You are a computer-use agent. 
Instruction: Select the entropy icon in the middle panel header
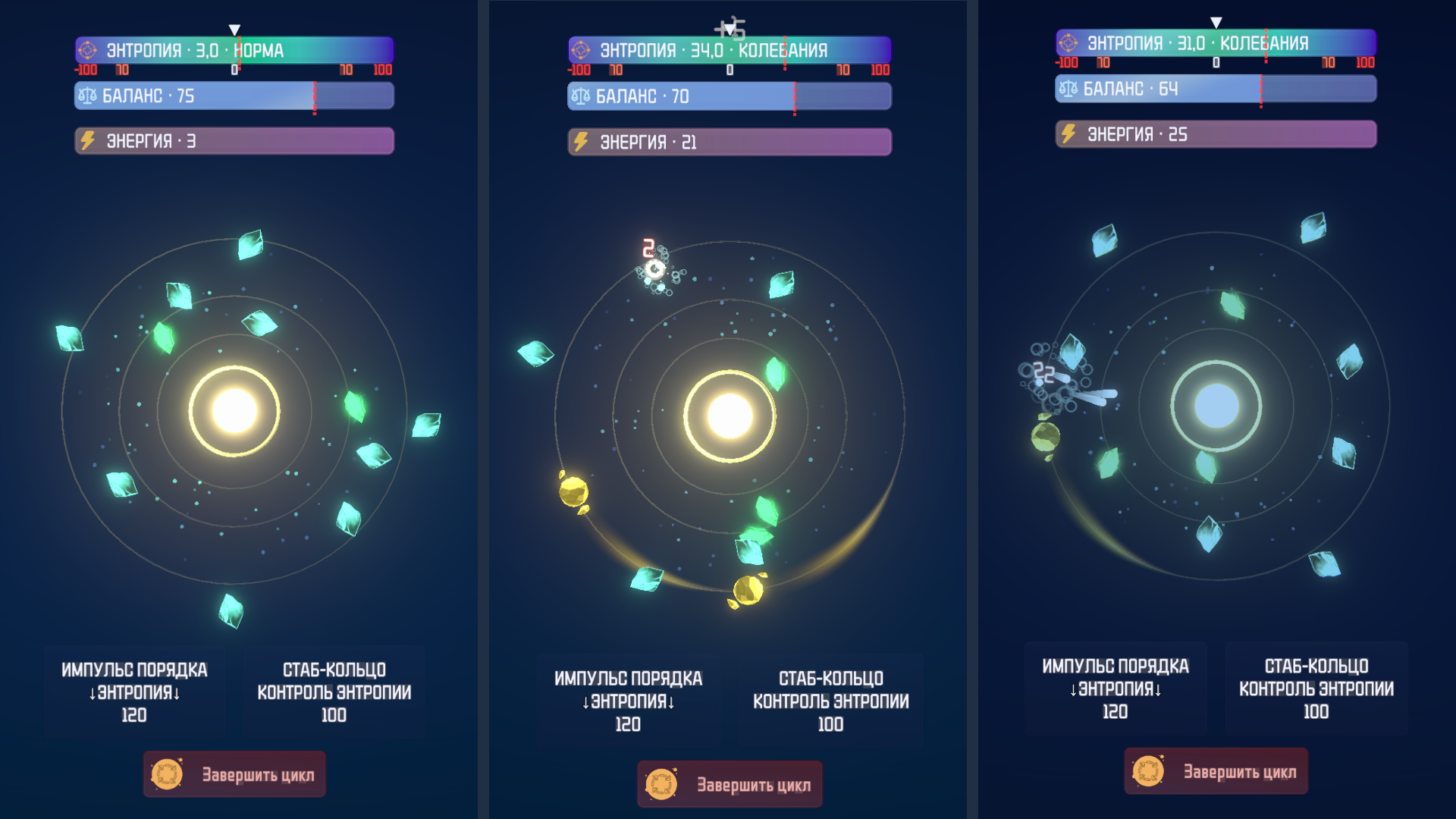(581, 50)
